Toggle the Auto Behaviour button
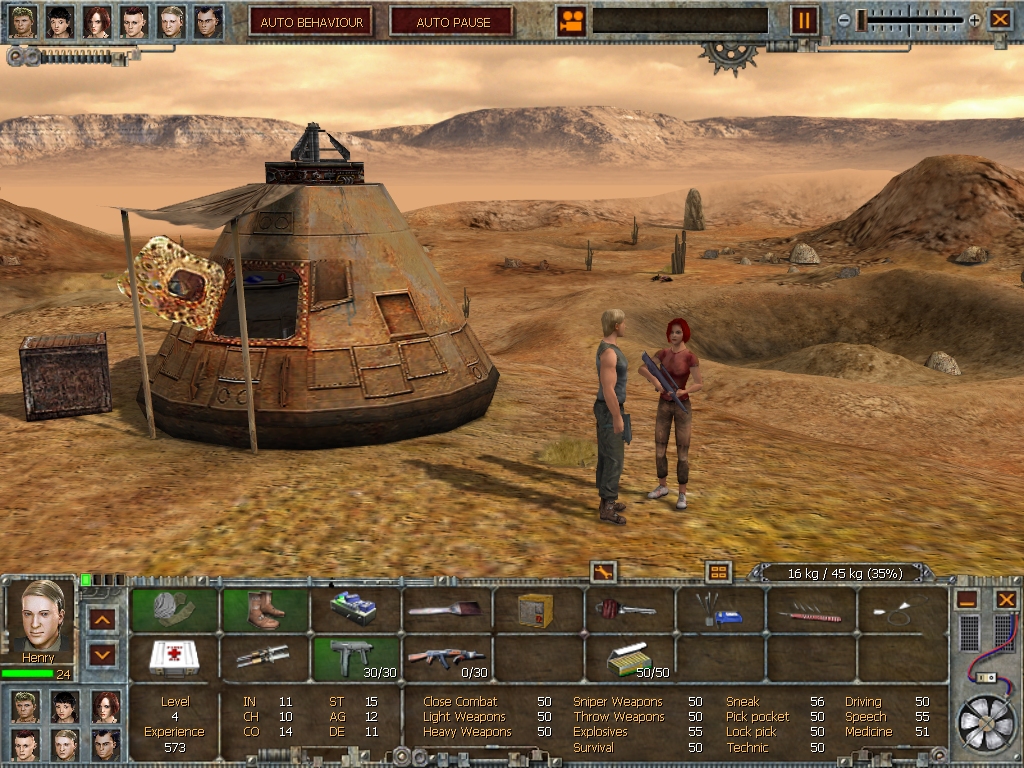The width and height of the screenshot is (1024, 768). tap(310, 21)
